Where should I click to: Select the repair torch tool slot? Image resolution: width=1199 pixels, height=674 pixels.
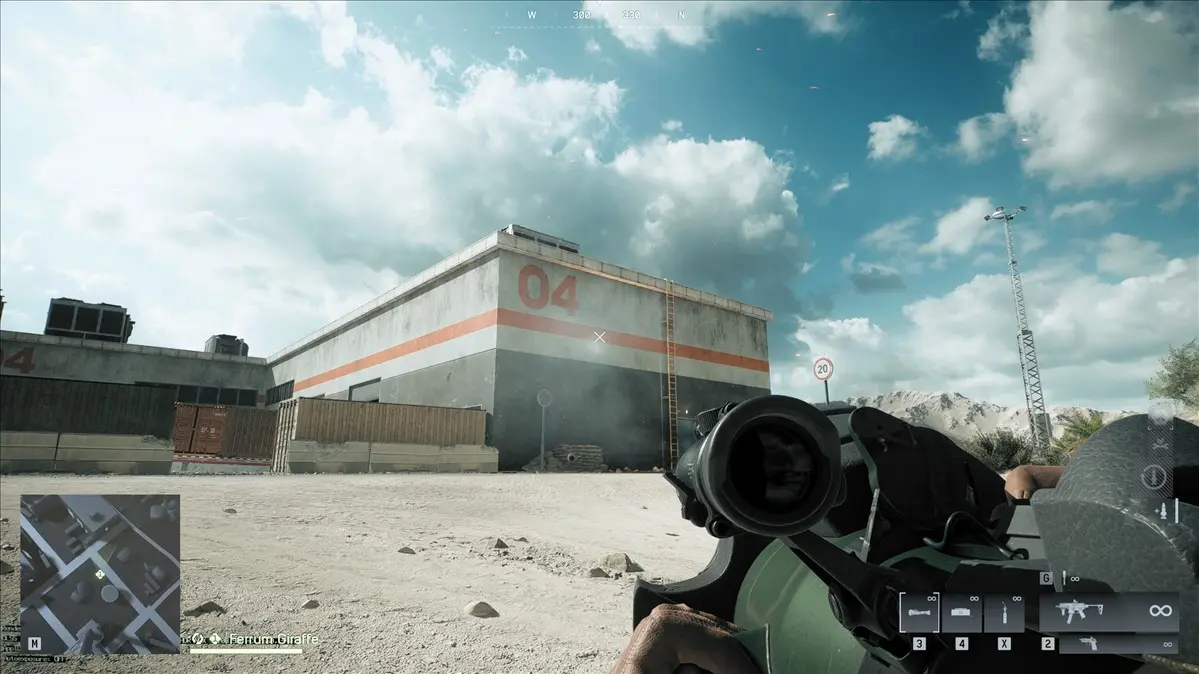coord(1003,612)
